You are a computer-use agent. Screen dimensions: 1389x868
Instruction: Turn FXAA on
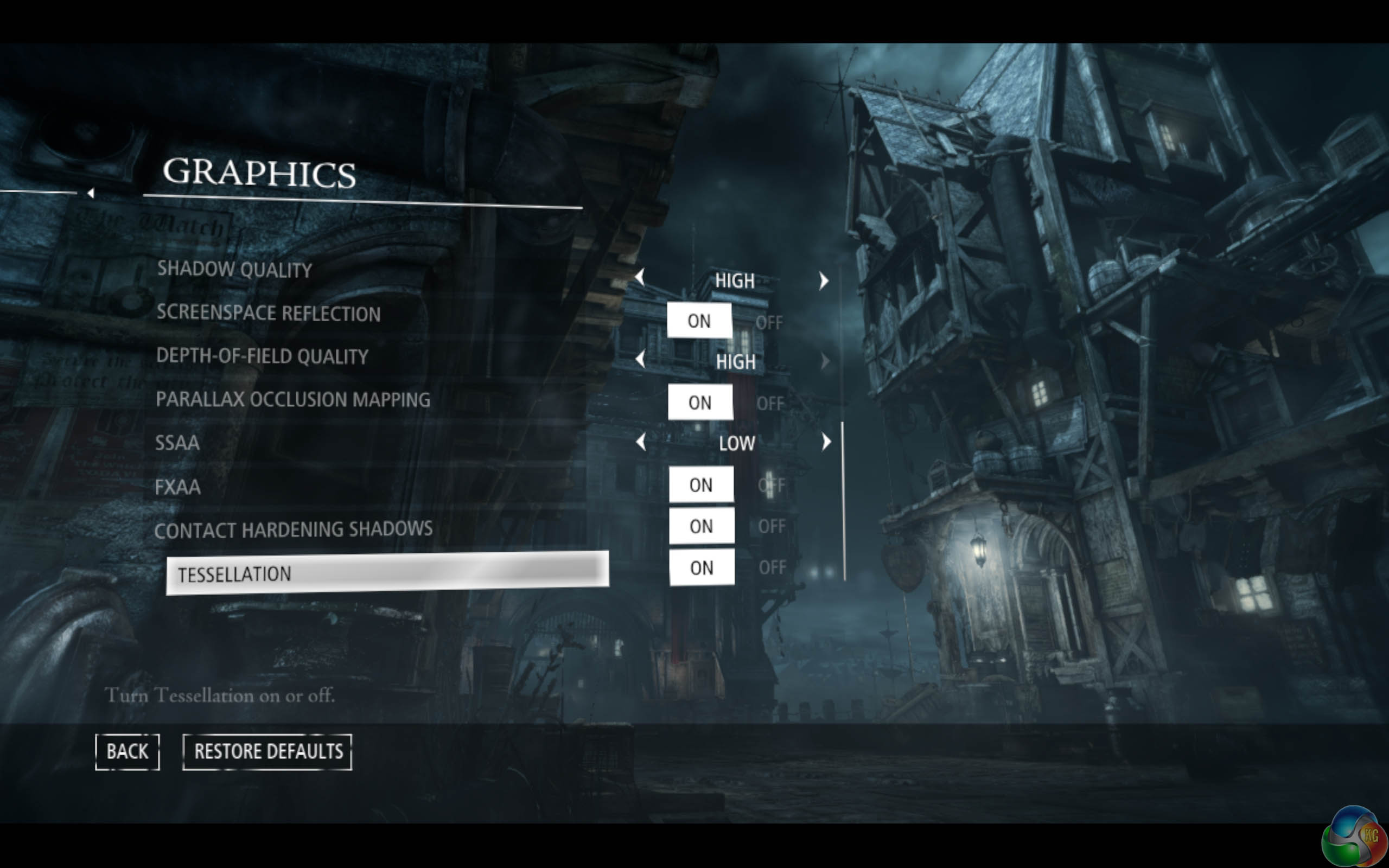coord(701,485)
